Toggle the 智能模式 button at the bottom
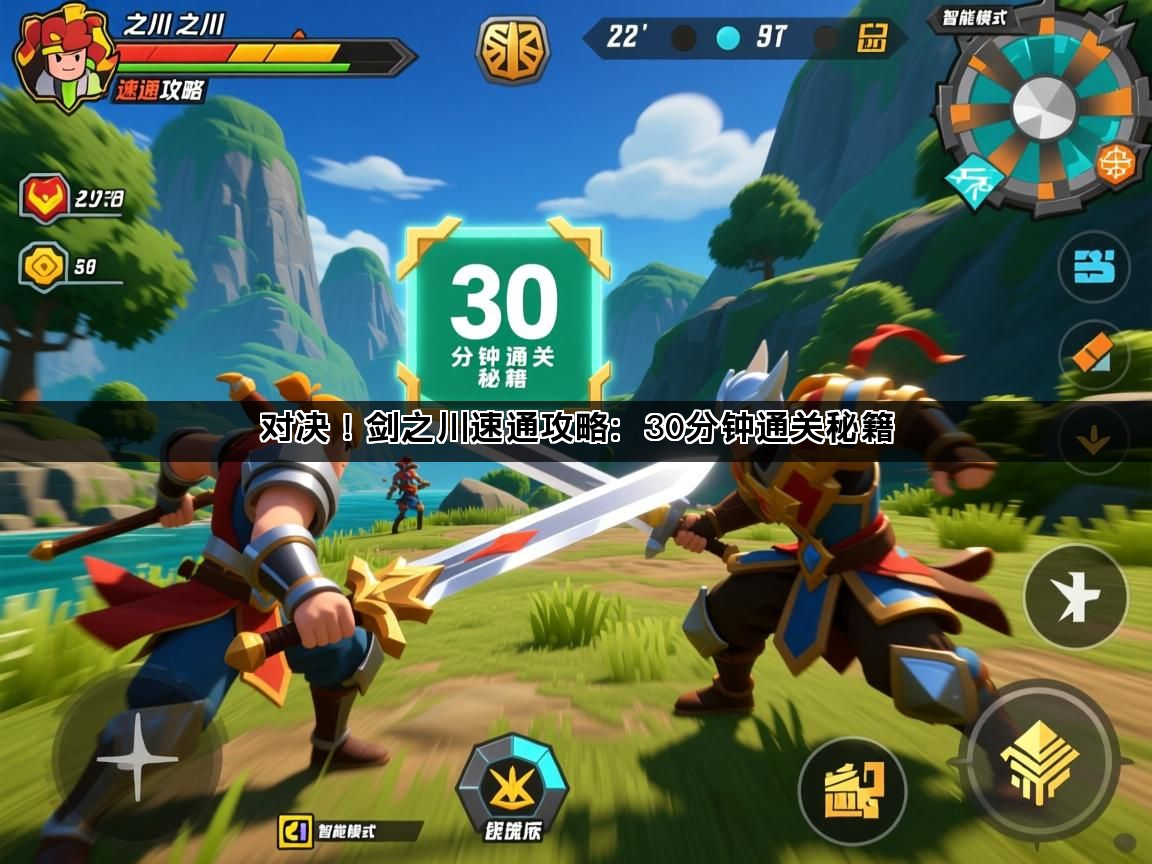1152x864 pixels. coord(350,830)
